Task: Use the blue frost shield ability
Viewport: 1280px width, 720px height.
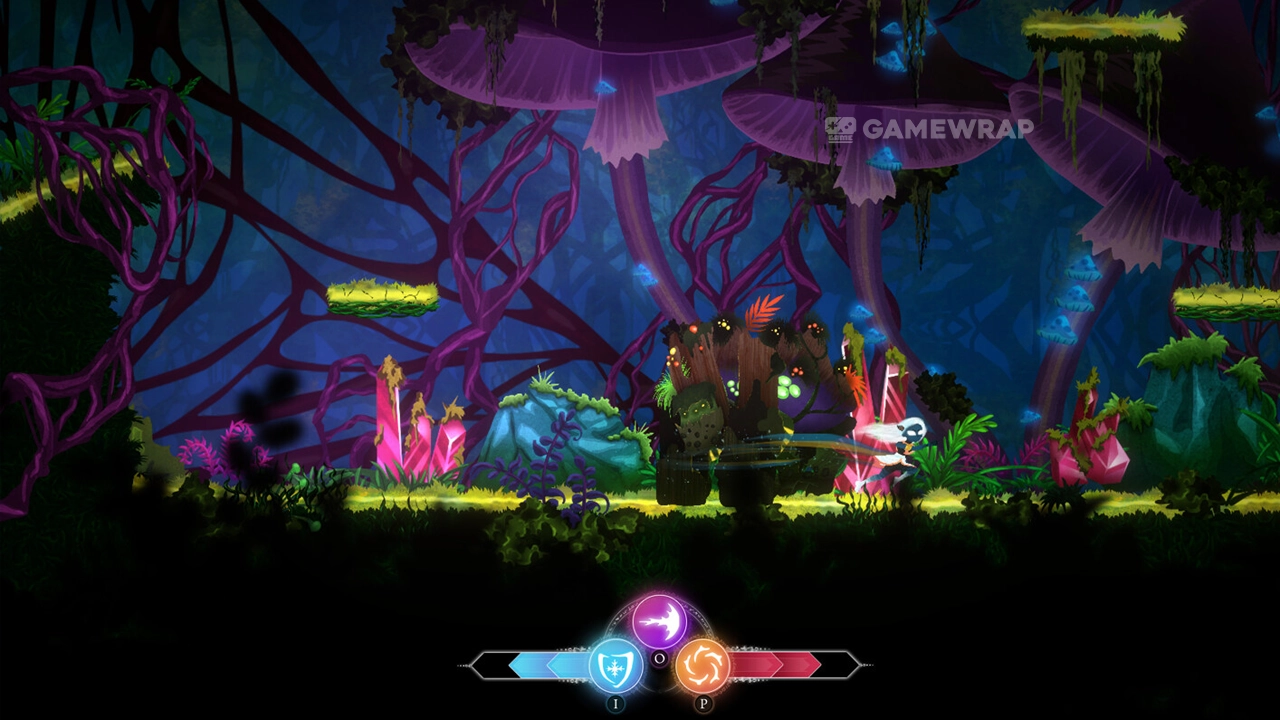Action: 615,666
